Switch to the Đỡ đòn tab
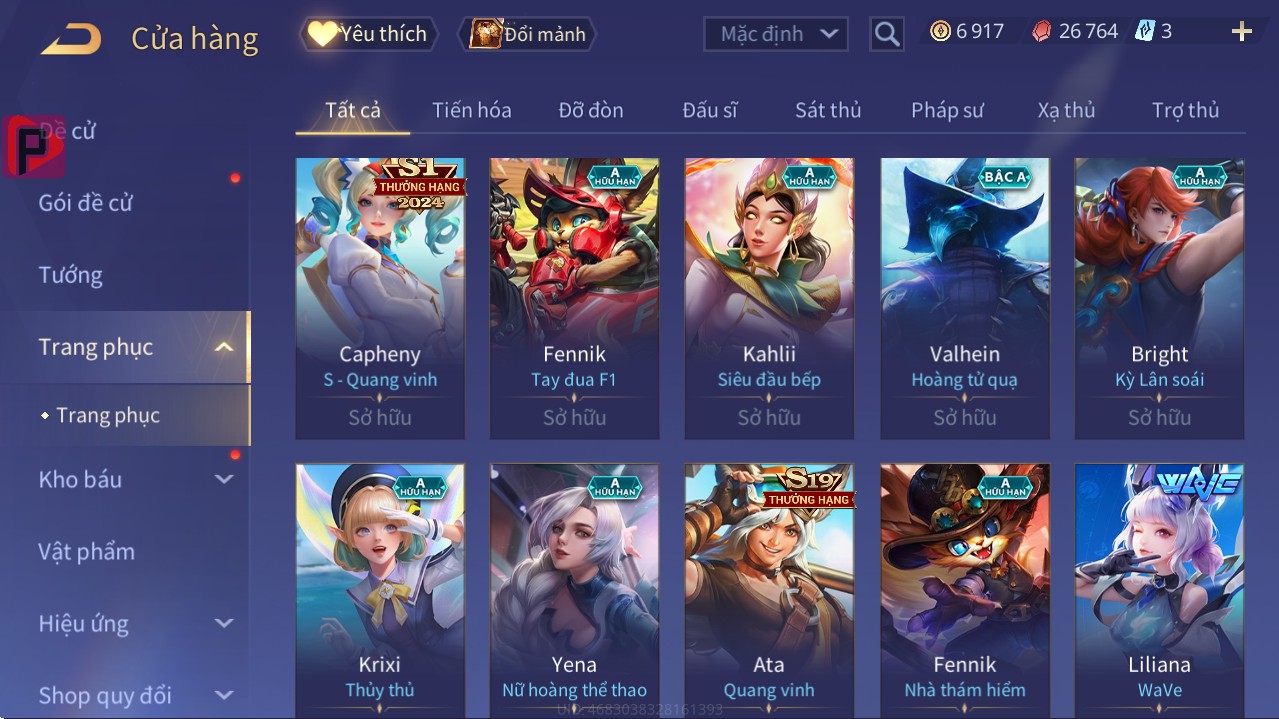The height and width of the screenshot is (719, 1279). pos(590,110)
